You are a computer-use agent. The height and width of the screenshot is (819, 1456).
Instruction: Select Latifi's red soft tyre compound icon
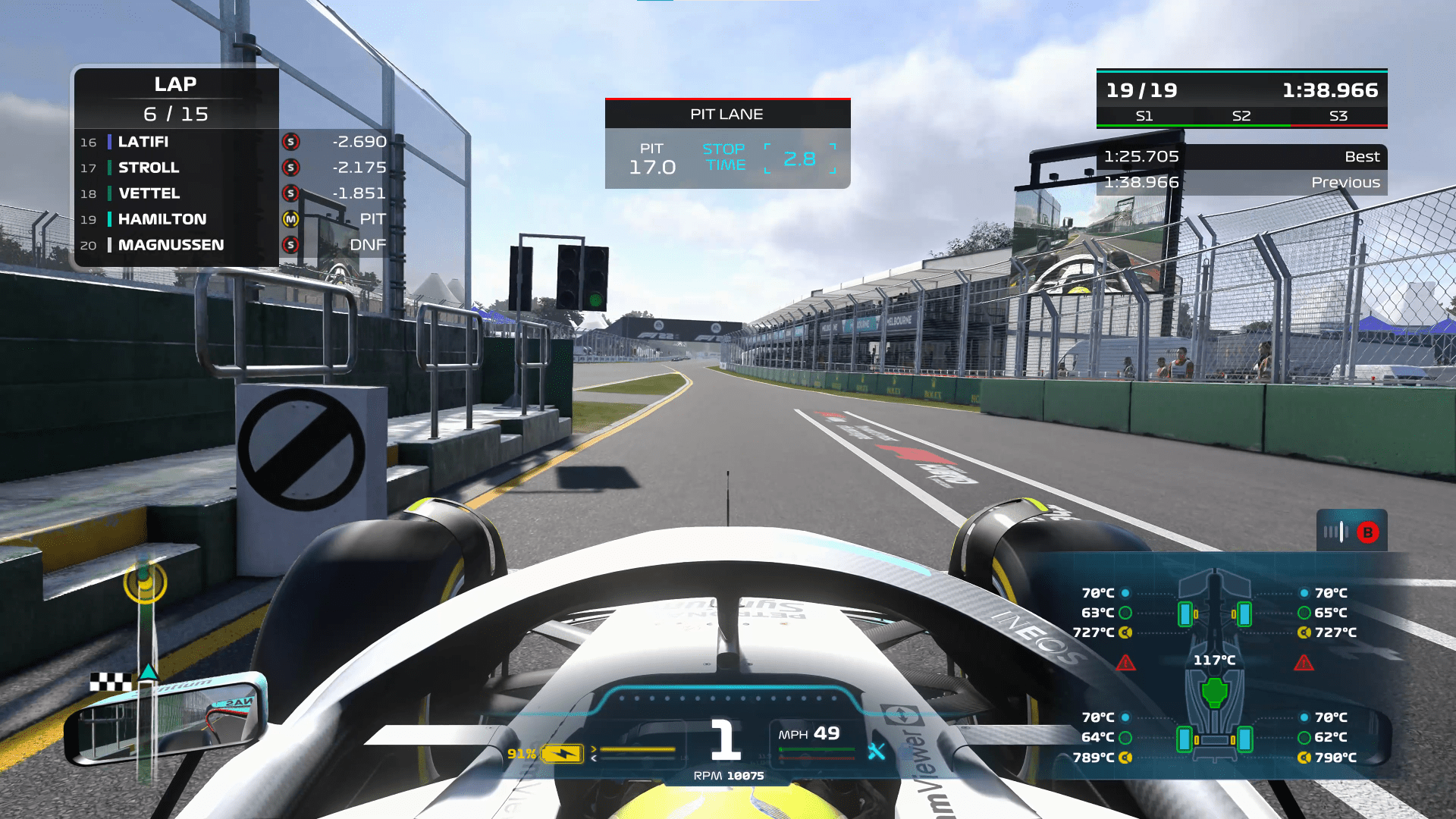click(291, 142)
